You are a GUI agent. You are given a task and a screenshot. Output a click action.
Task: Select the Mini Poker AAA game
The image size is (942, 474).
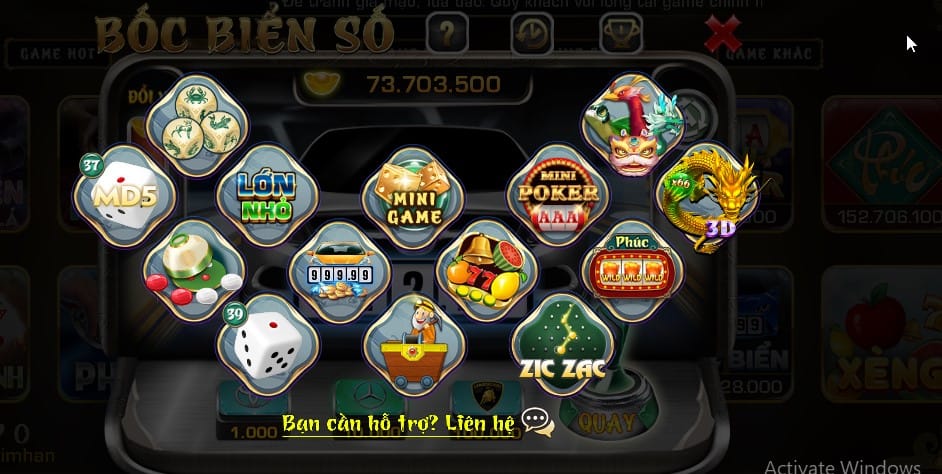[559, 192]
